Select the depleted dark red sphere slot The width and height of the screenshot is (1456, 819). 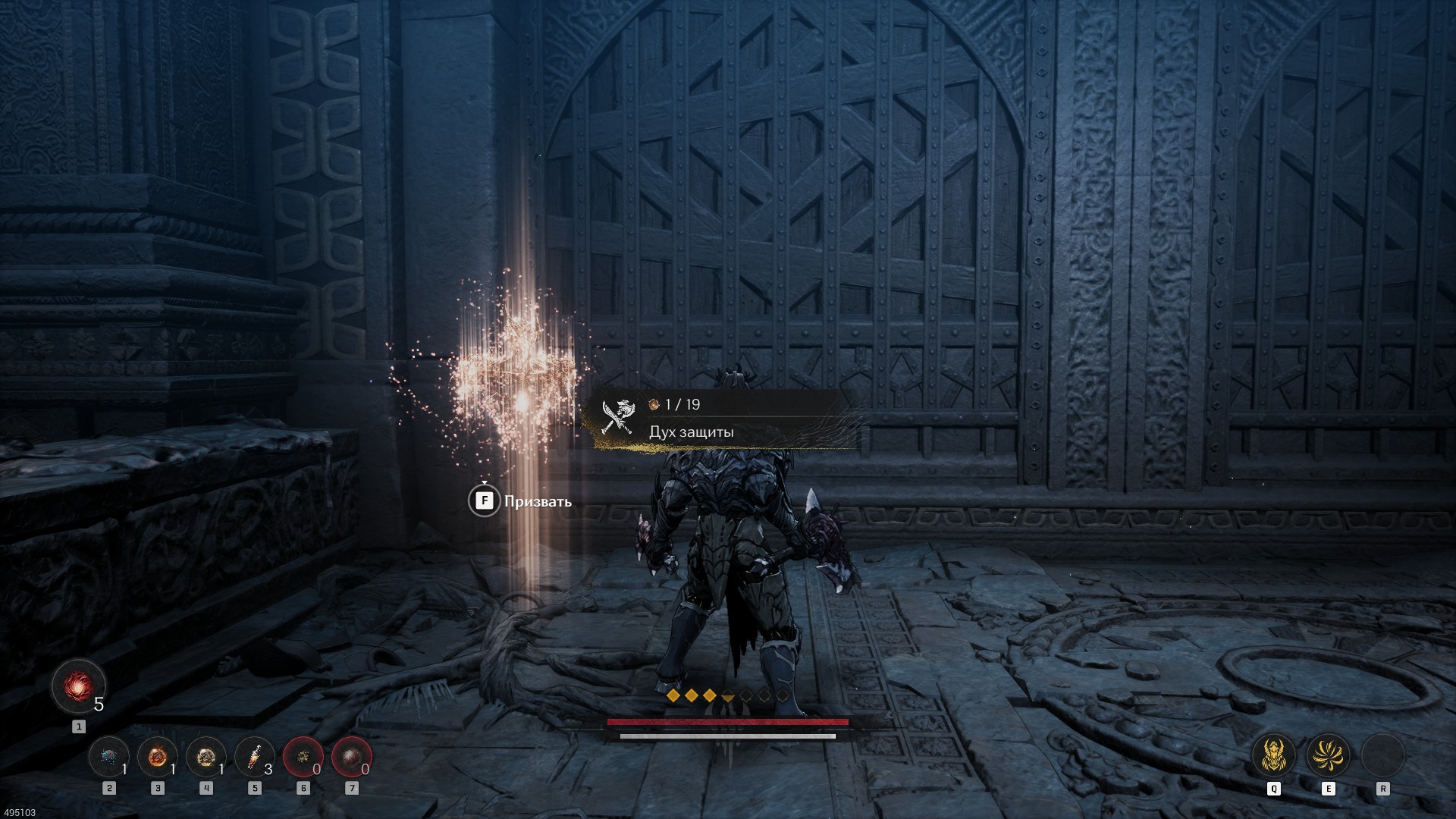[x=352, y=757]
